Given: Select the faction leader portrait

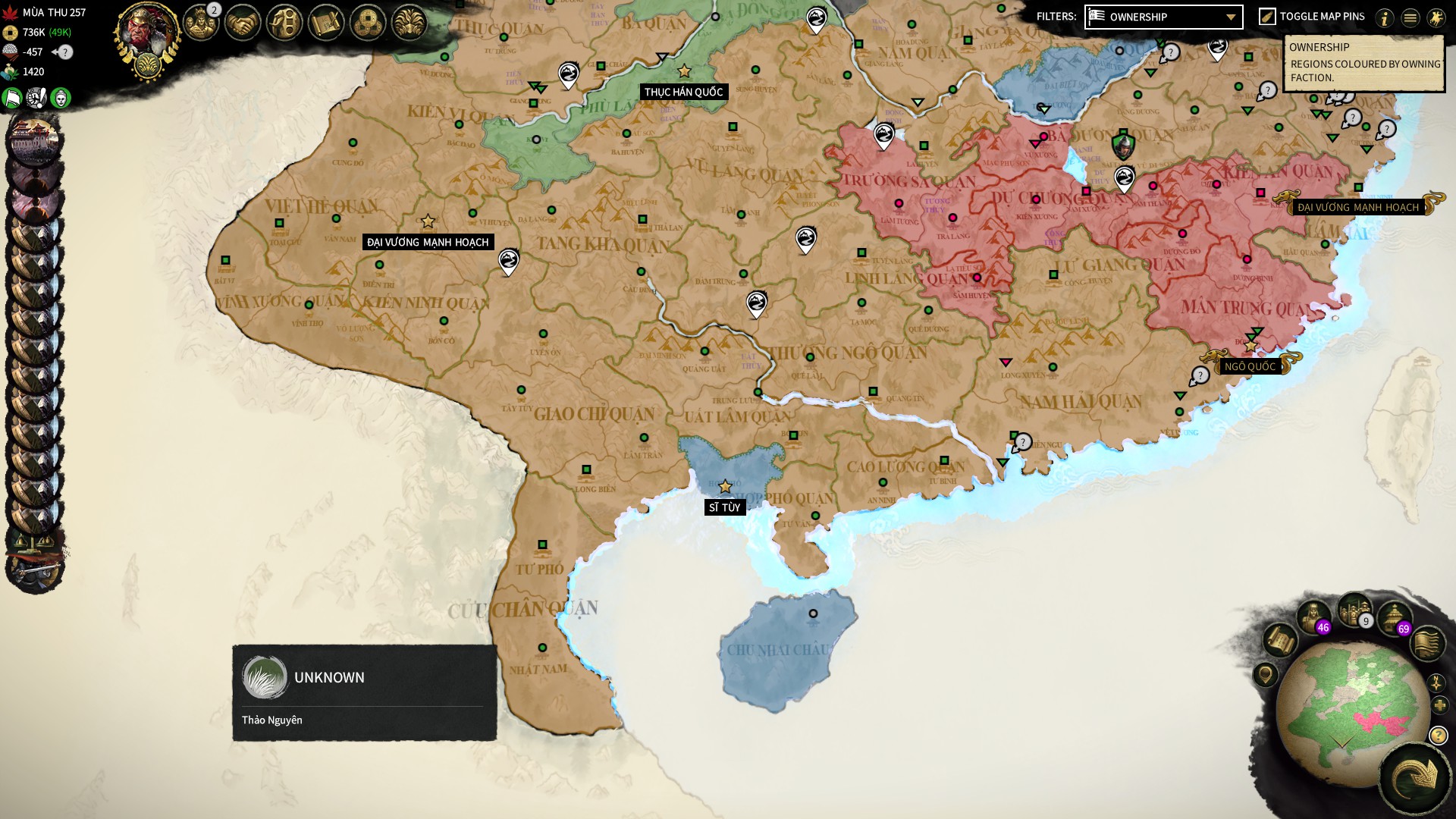Looking at the screenshot, I should pyautogui.click(x=146, y=34).
